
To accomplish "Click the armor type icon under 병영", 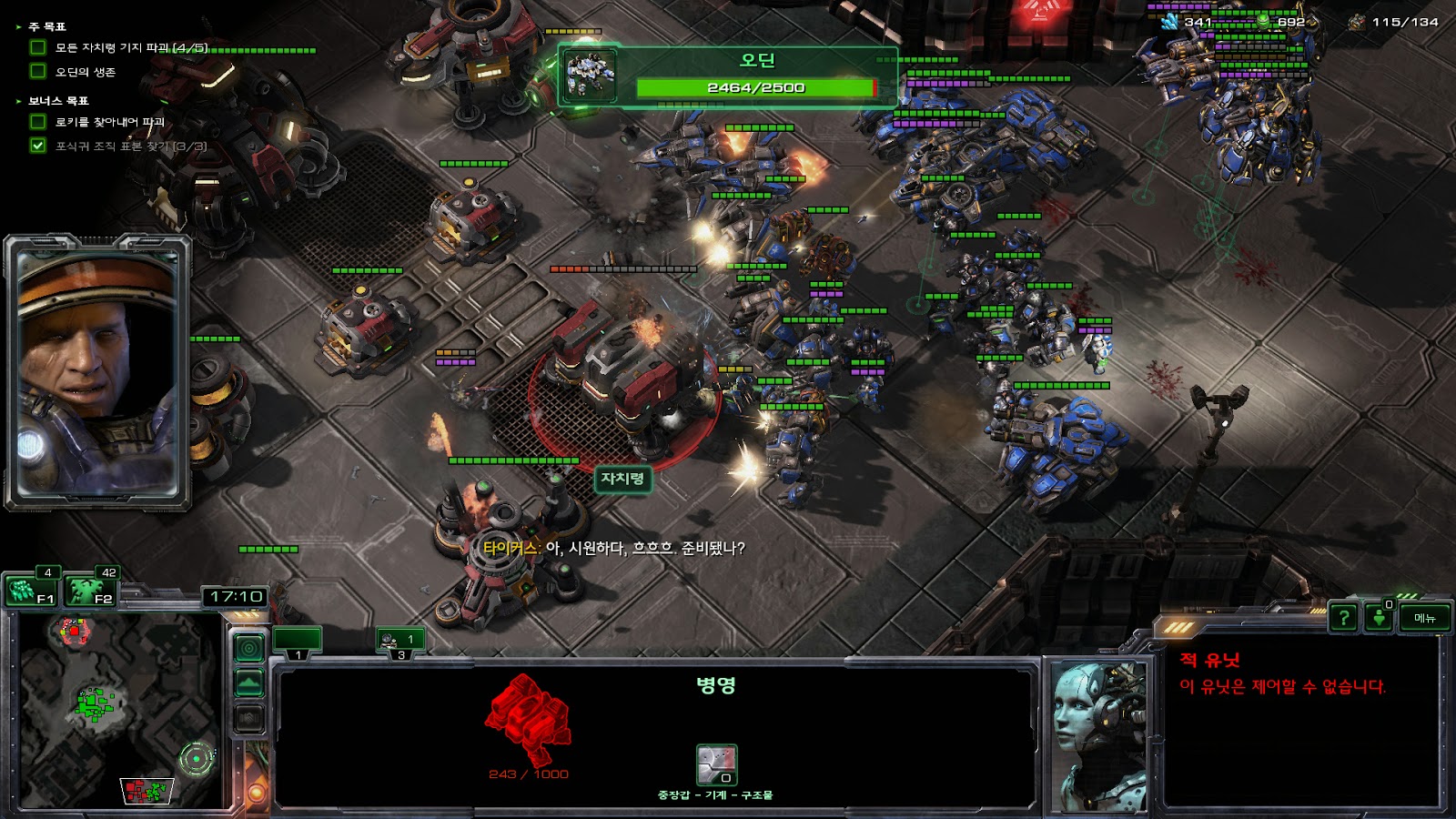I will (716, 764).
